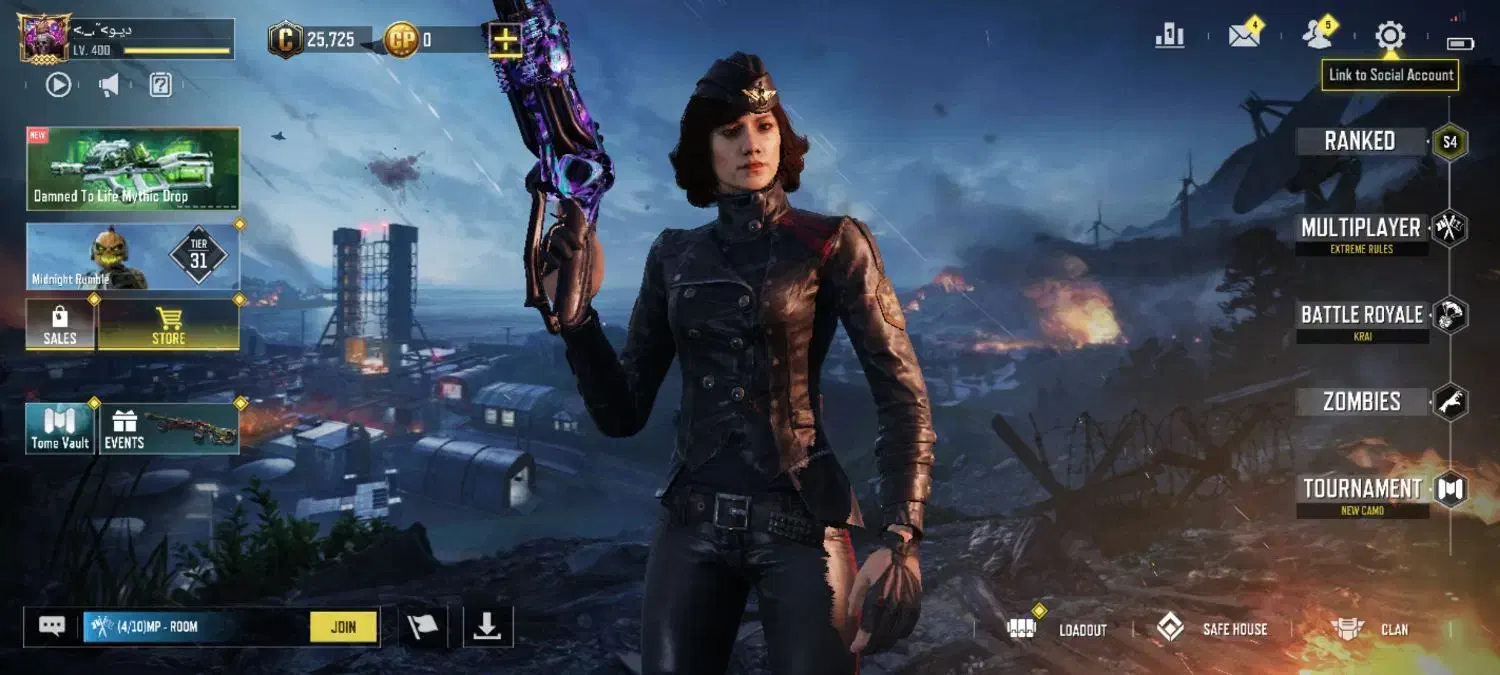The image size is (1500, 675).
Task: Open the Clan page
Action: (x=1370, y=629)
